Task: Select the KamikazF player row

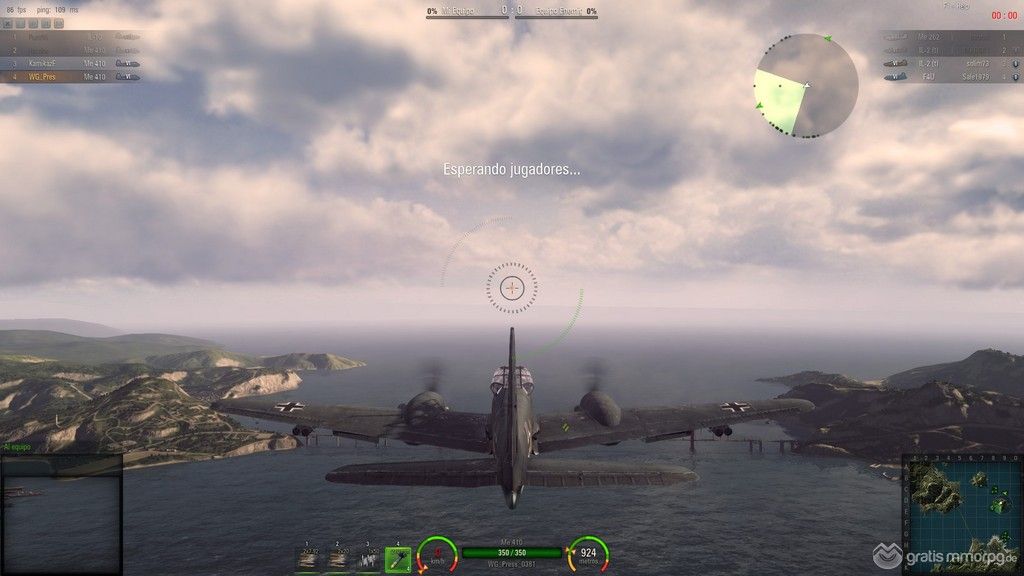Action: [70, 62]
